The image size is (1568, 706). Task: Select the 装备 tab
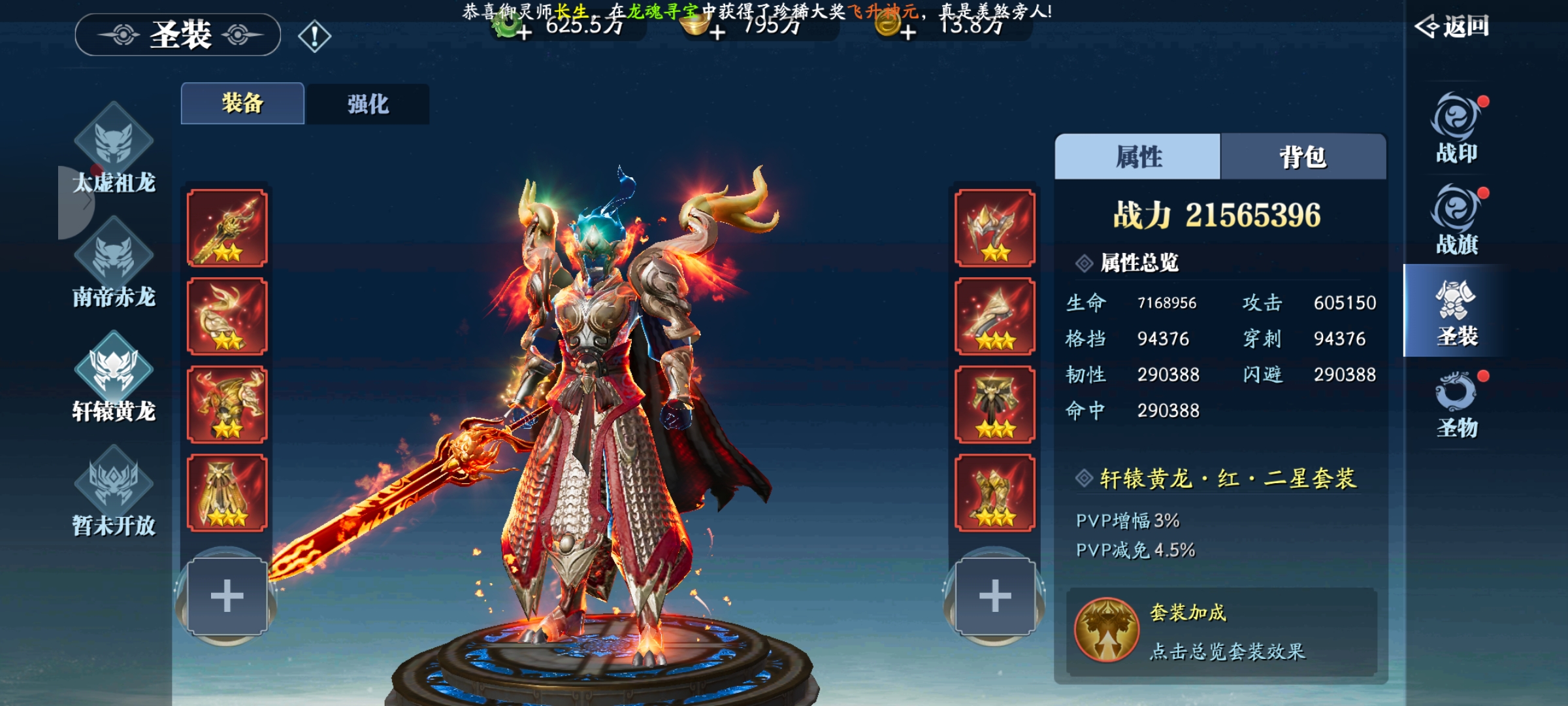[x=242, y=103]
